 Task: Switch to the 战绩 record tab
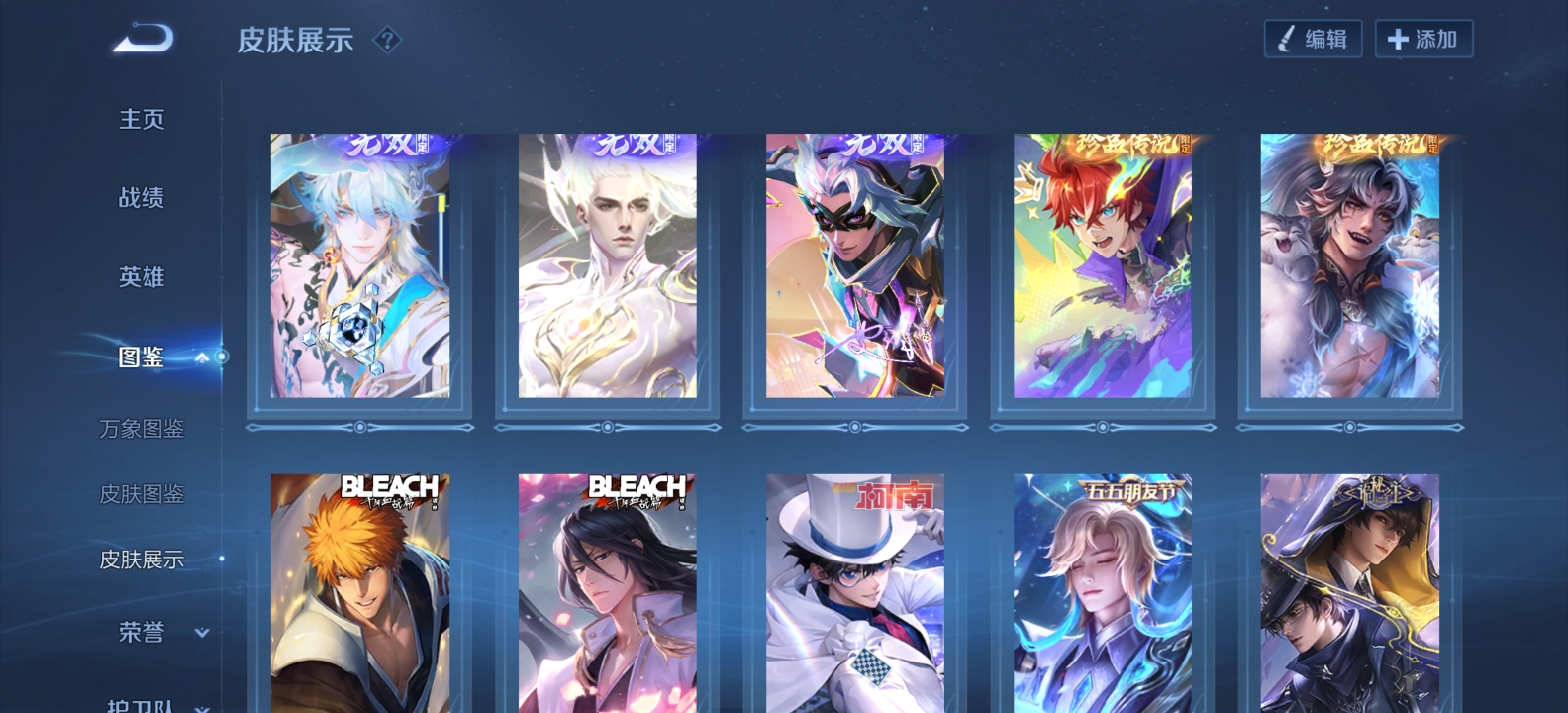click(x=142, y=198)
